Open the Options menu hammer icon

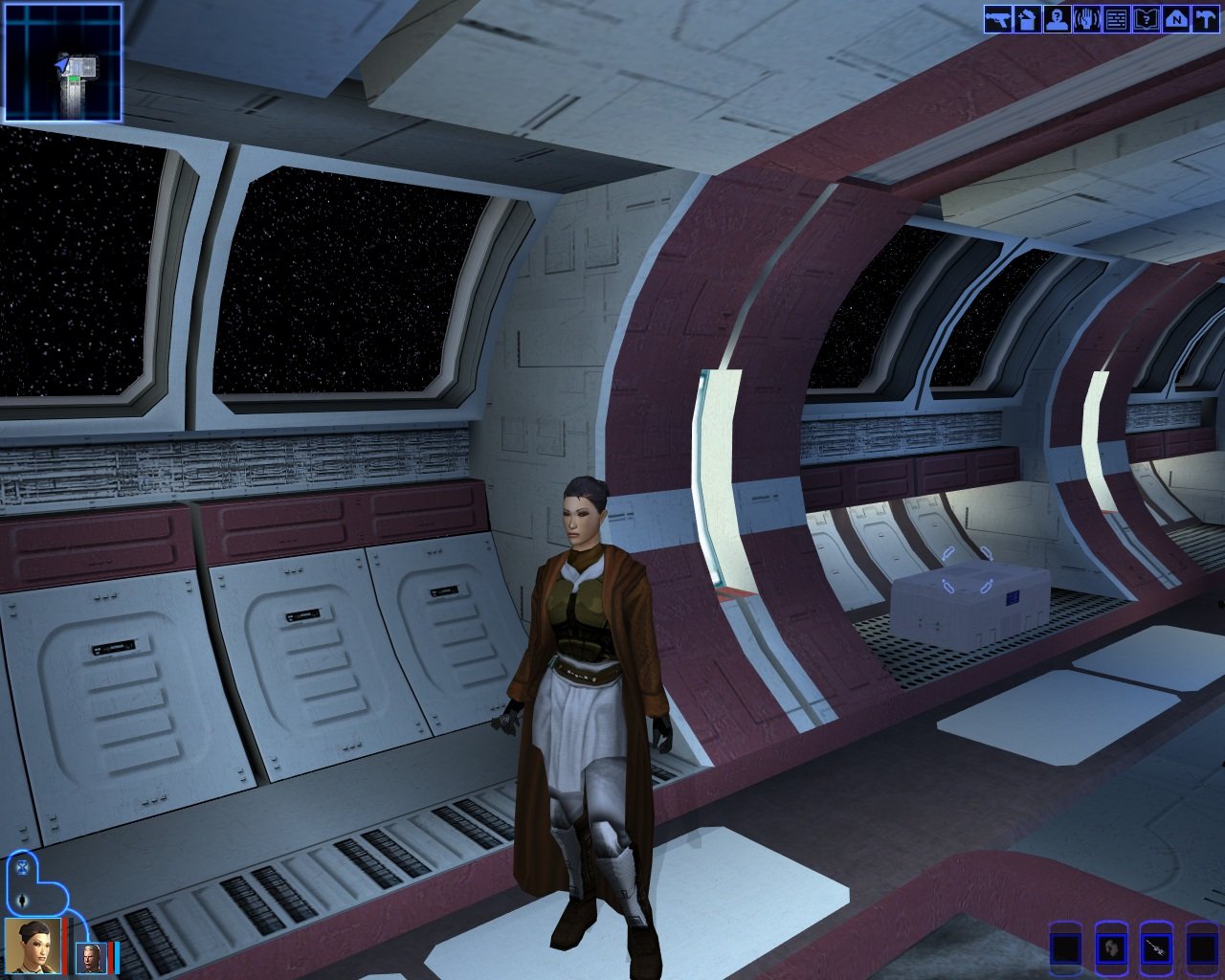pos(1205,19)
